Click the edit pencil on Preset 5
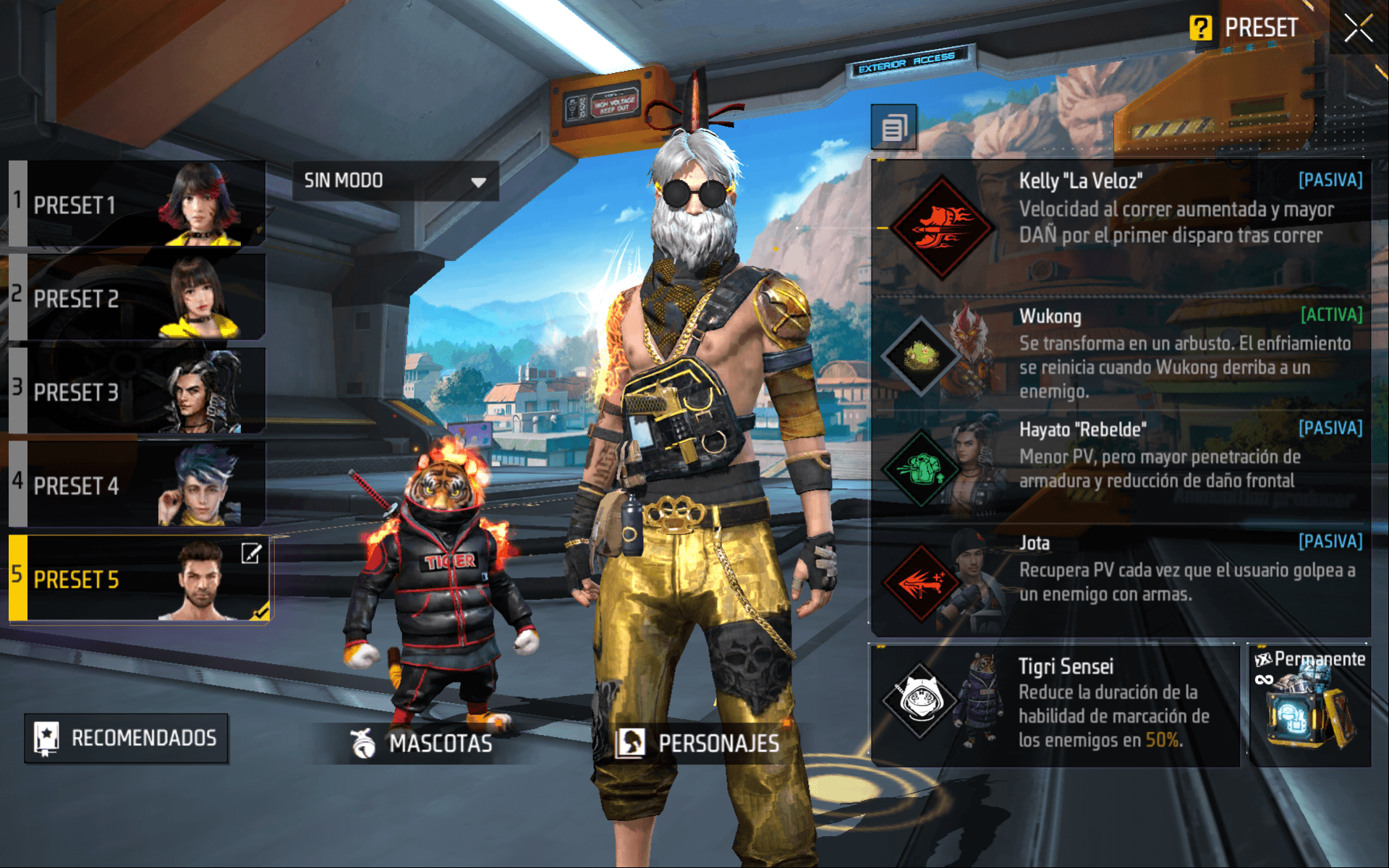1389x868 pixels. pyautogui.click(x=251, y=554)
